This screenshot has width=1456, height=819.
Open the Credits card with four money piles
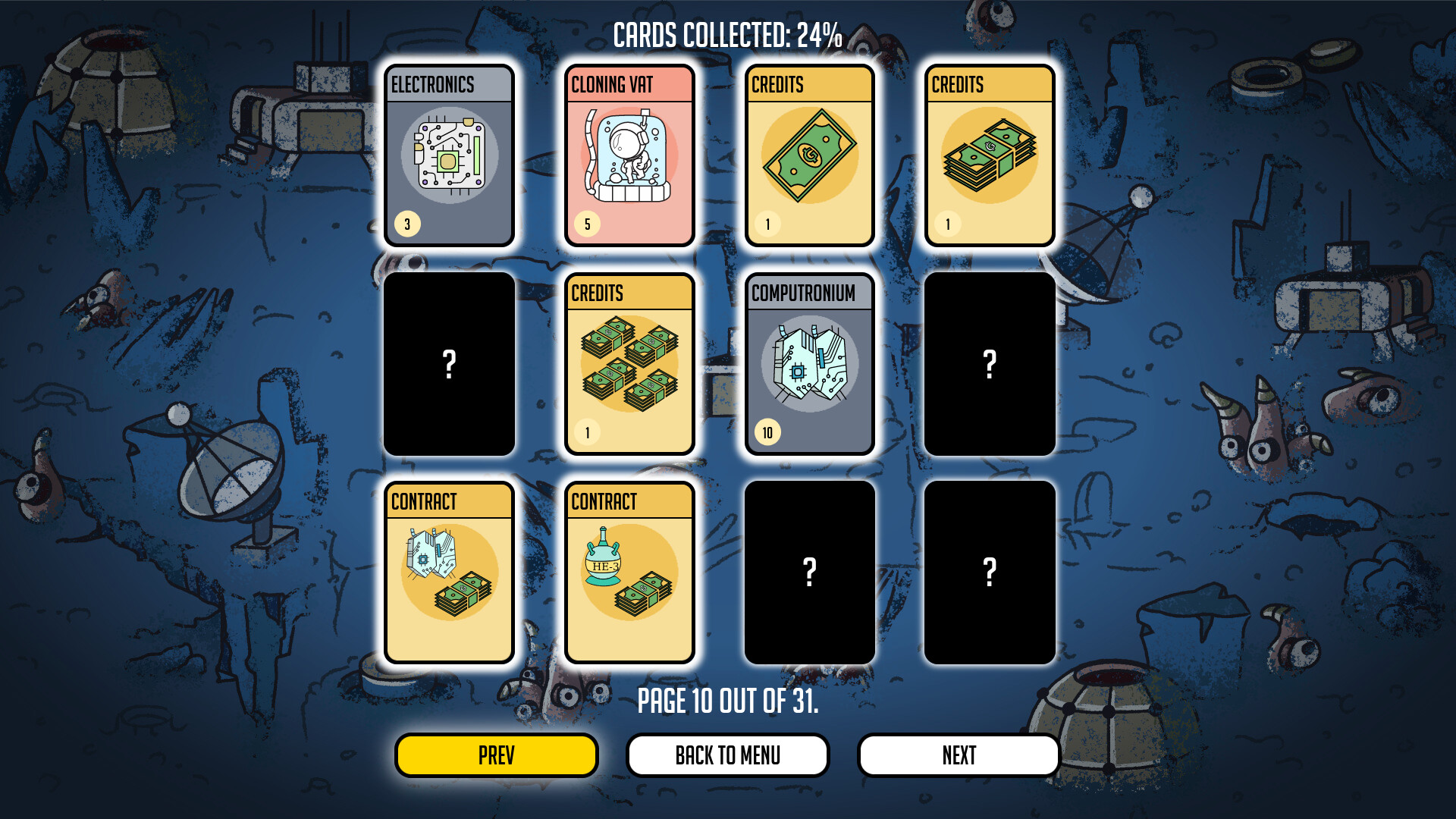point(629,364)
